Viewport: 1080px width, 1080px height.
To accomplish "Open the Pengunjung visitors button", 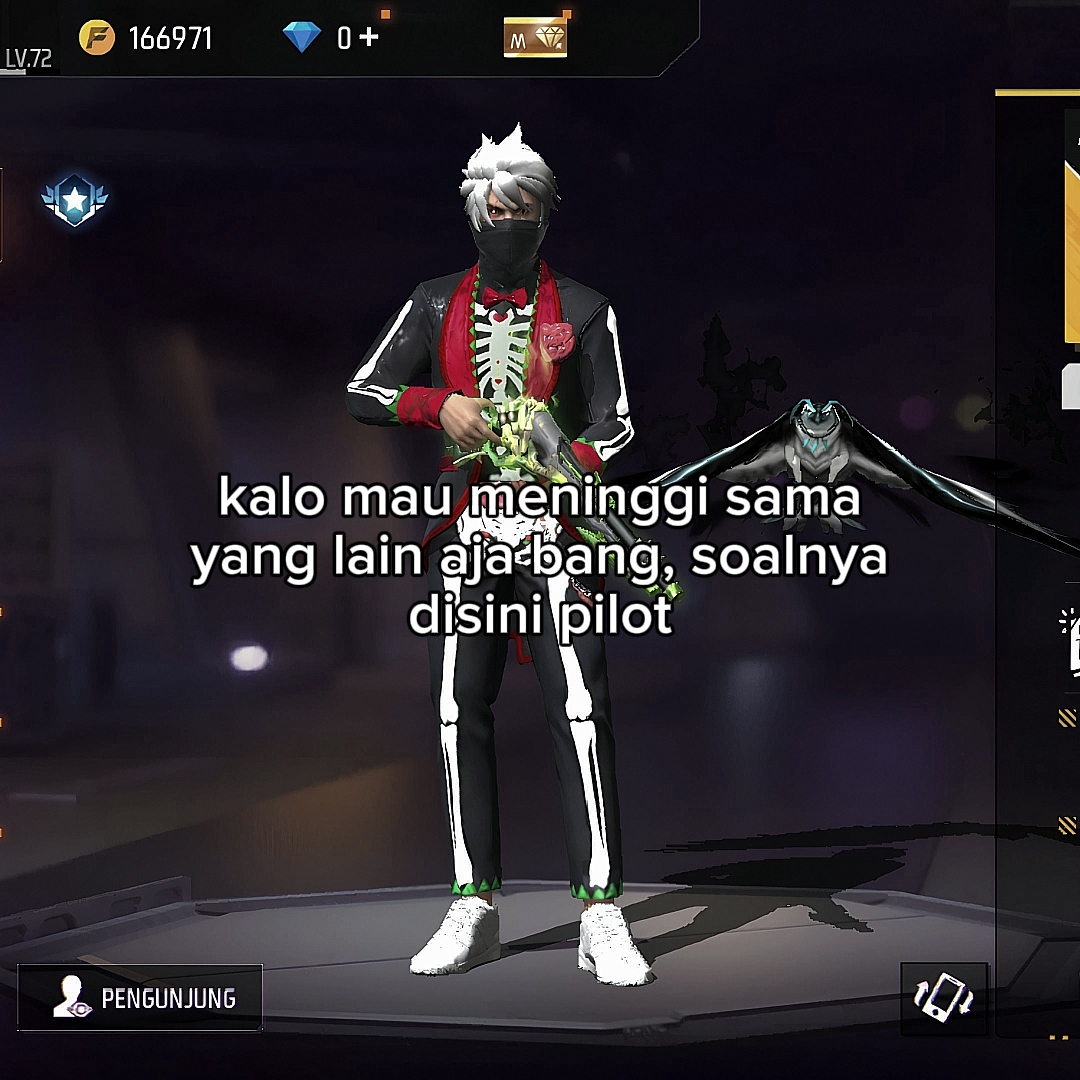I will (140, 997).
